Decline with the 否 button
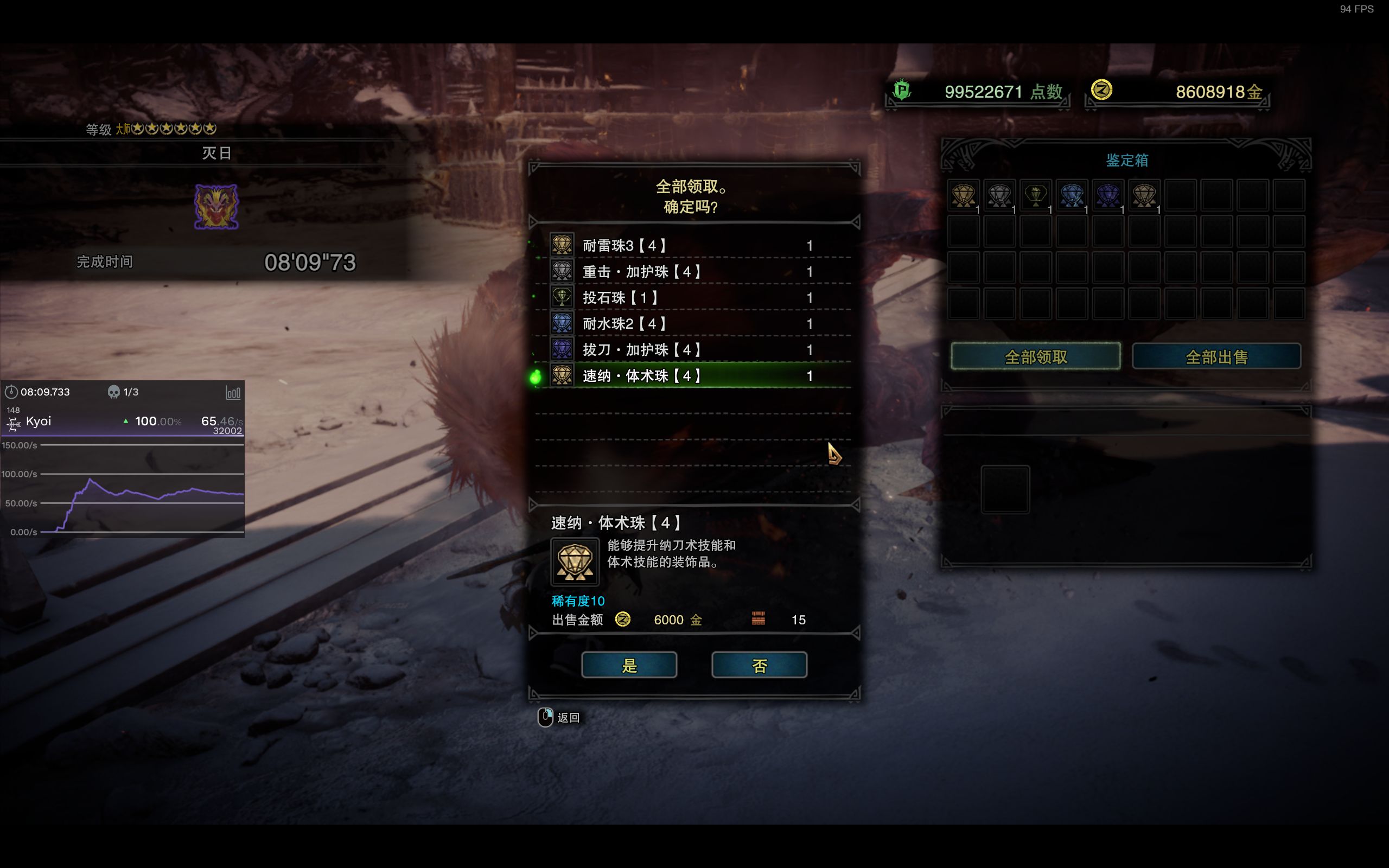The image size is (1389, 868). click(x=759, y=665)
